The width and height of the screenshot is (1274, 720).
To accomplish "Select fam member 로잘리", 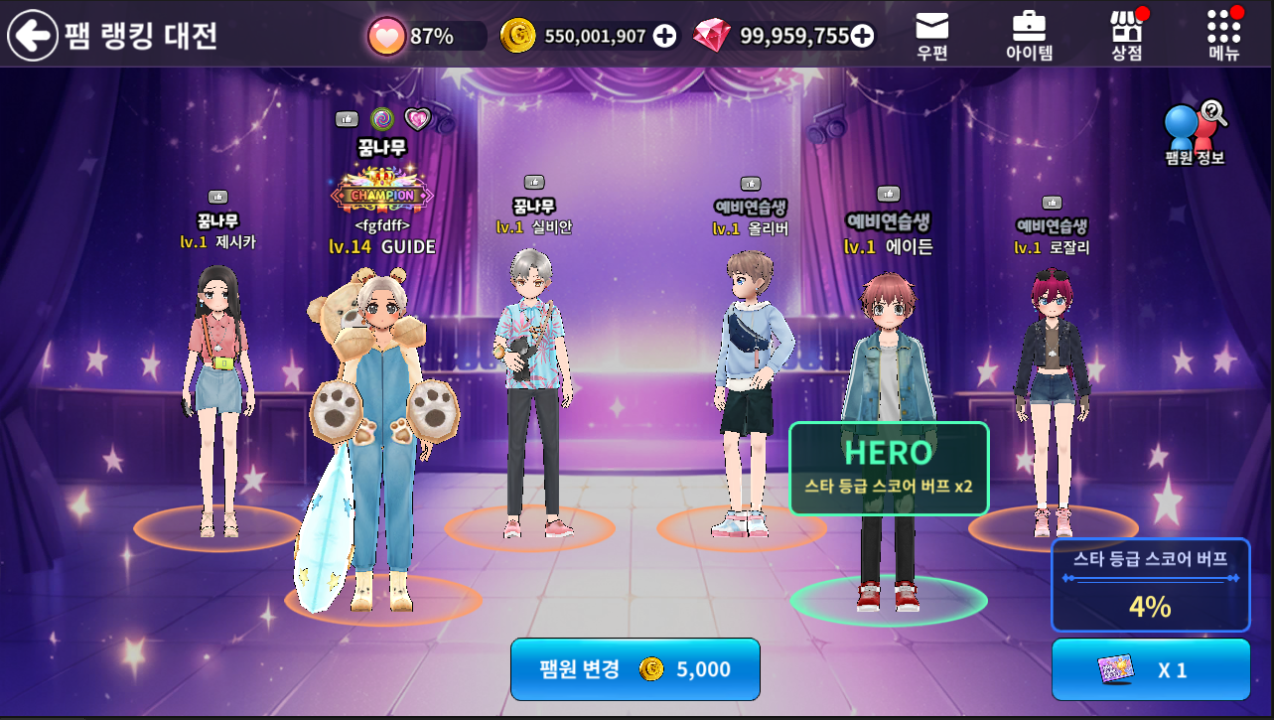I will click(x=1052, y=390).
